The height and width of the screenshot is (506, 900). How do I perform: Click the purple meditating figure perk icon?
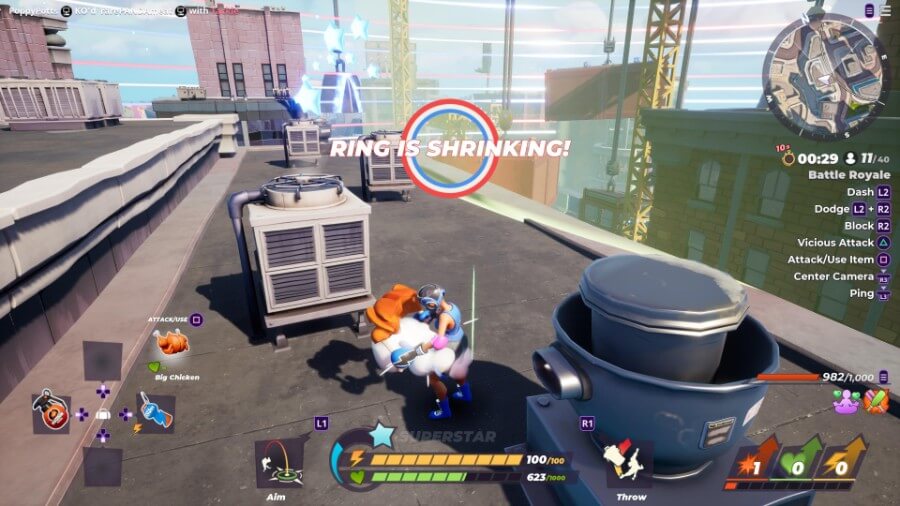point(846,402)
